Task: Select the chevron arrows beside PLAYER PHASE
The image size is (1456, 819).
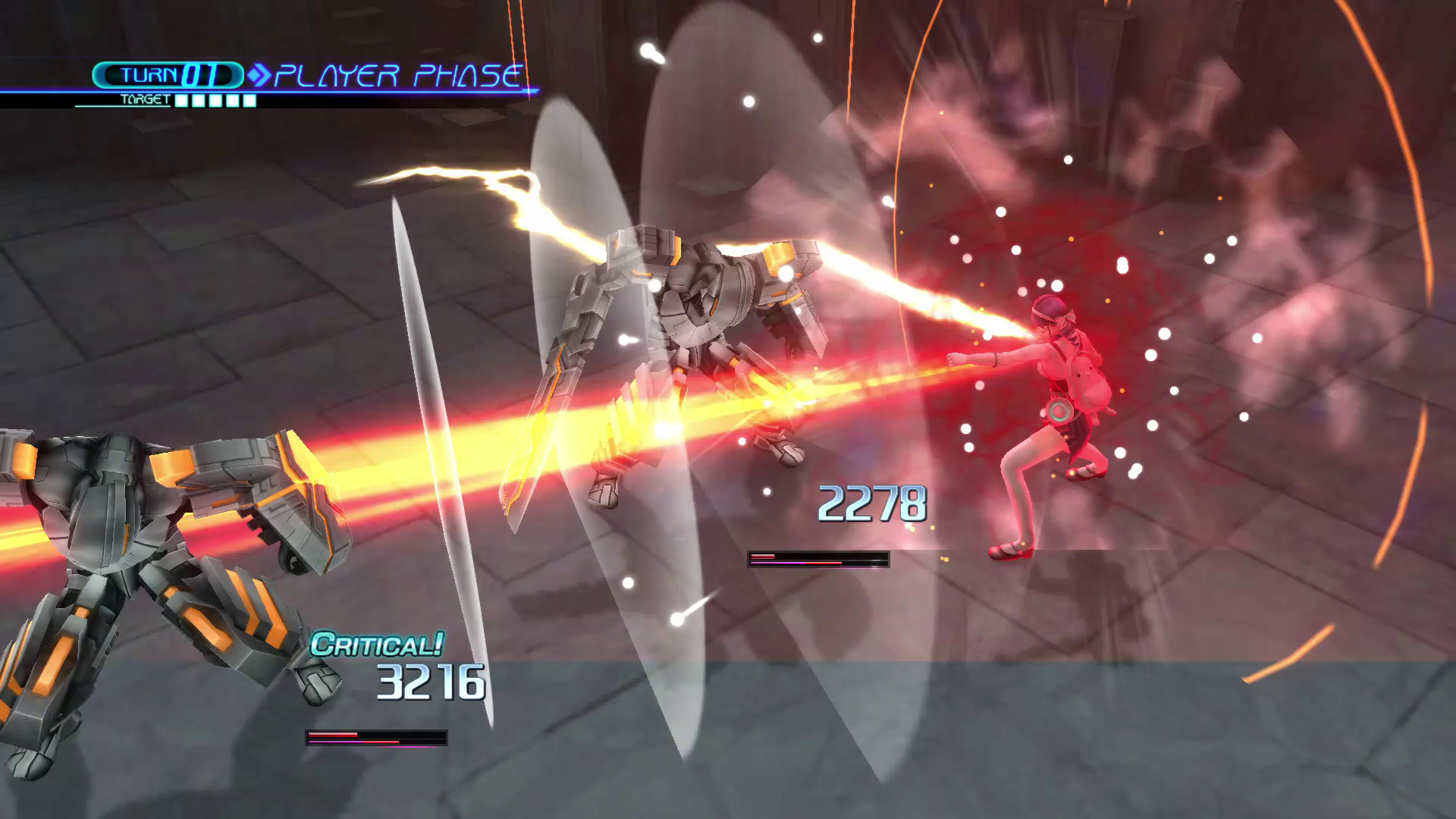Action: coord(260,74)
